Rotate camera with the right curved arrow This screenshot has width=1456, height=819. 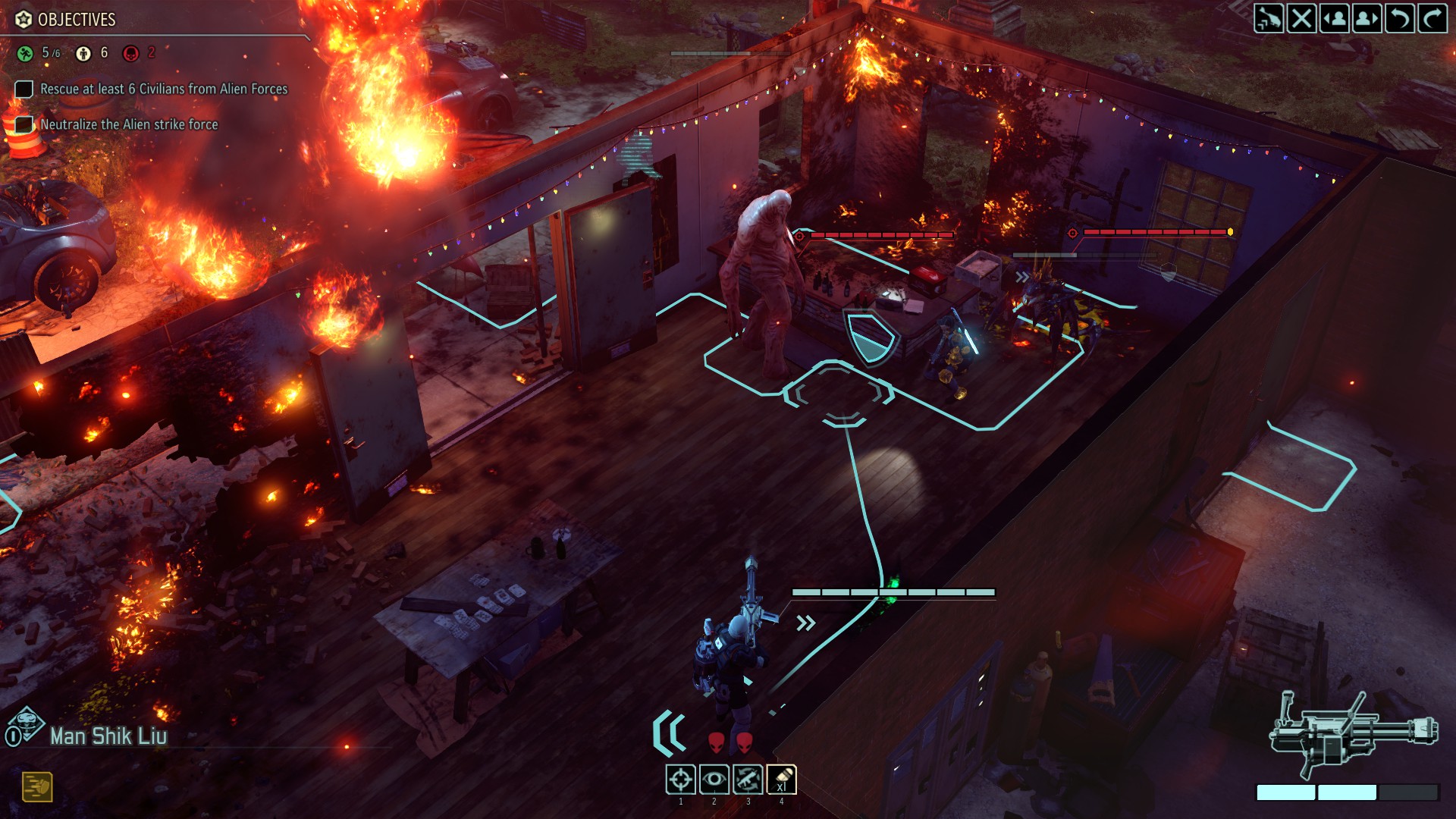coord(1432,18)
